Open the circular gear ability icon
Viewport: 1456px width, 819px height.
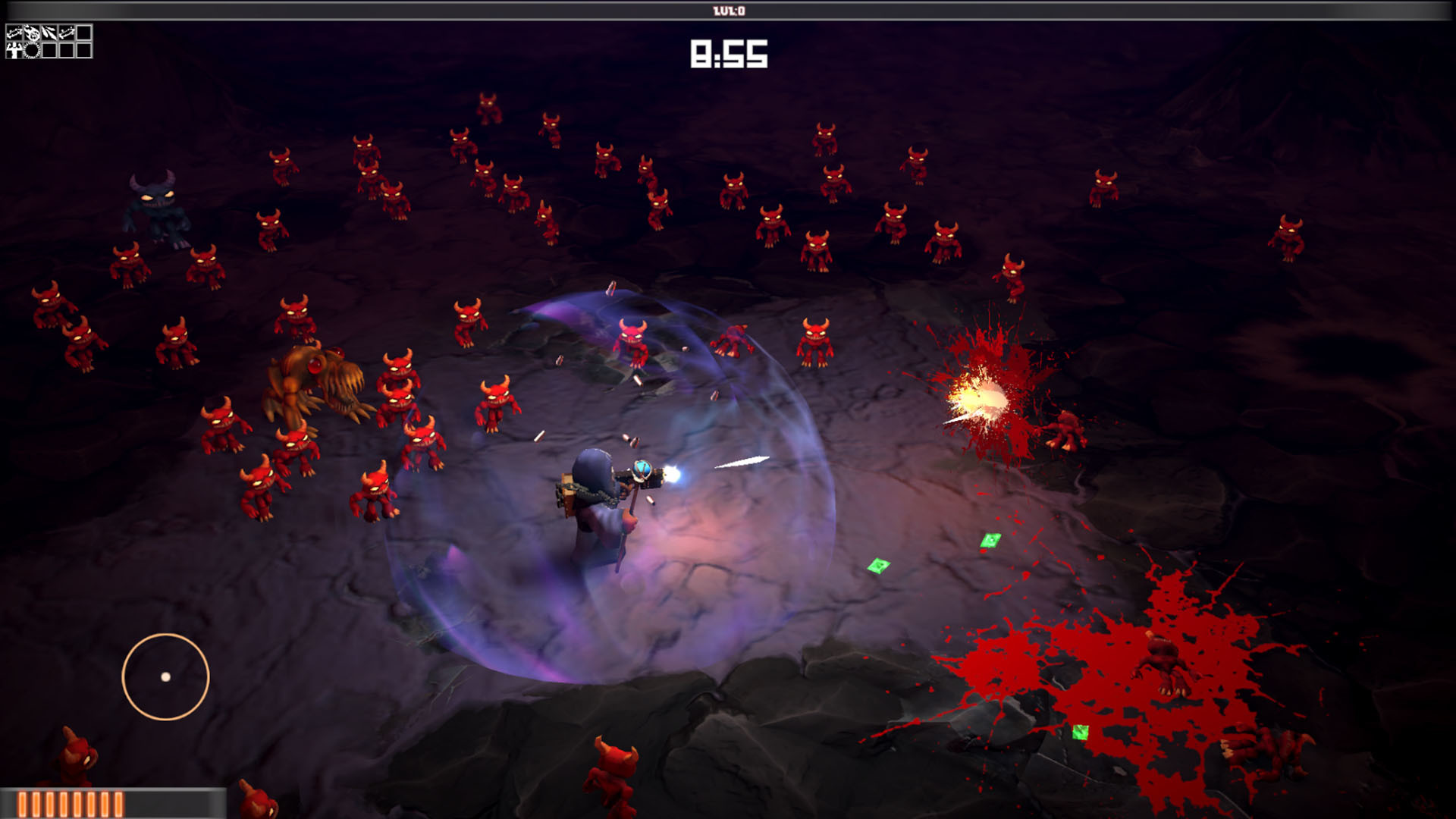point(31,50)
